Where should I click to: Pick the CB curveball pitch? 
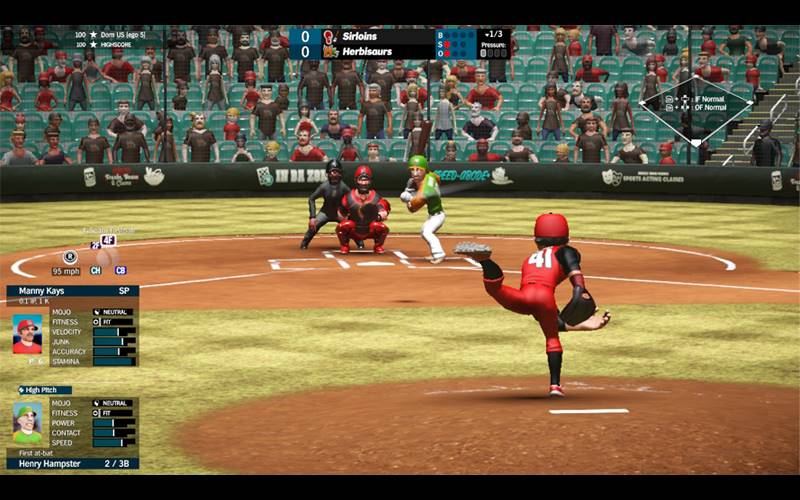tap(120, 271)
